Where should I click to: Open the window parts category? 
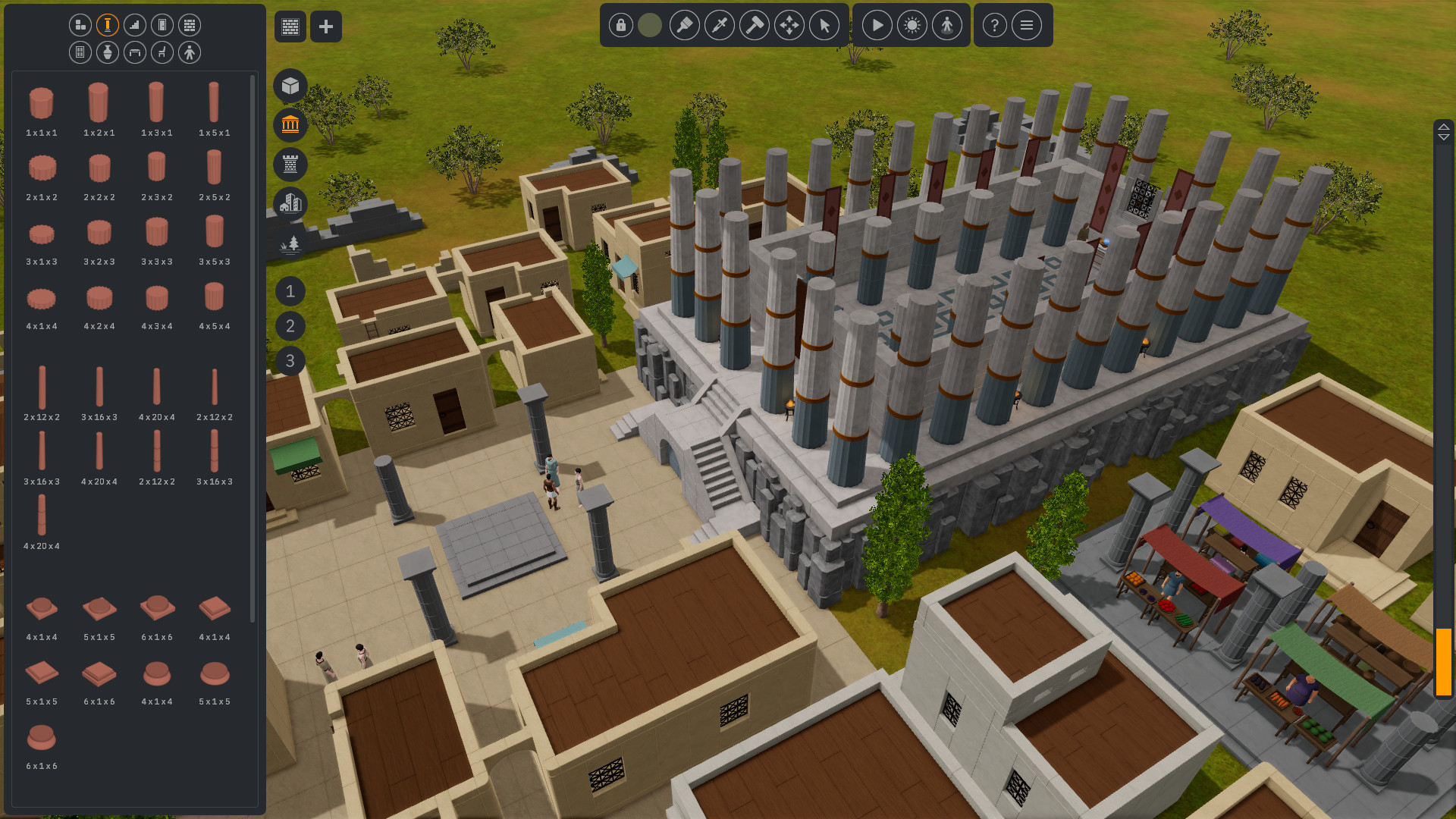[80, 52]
